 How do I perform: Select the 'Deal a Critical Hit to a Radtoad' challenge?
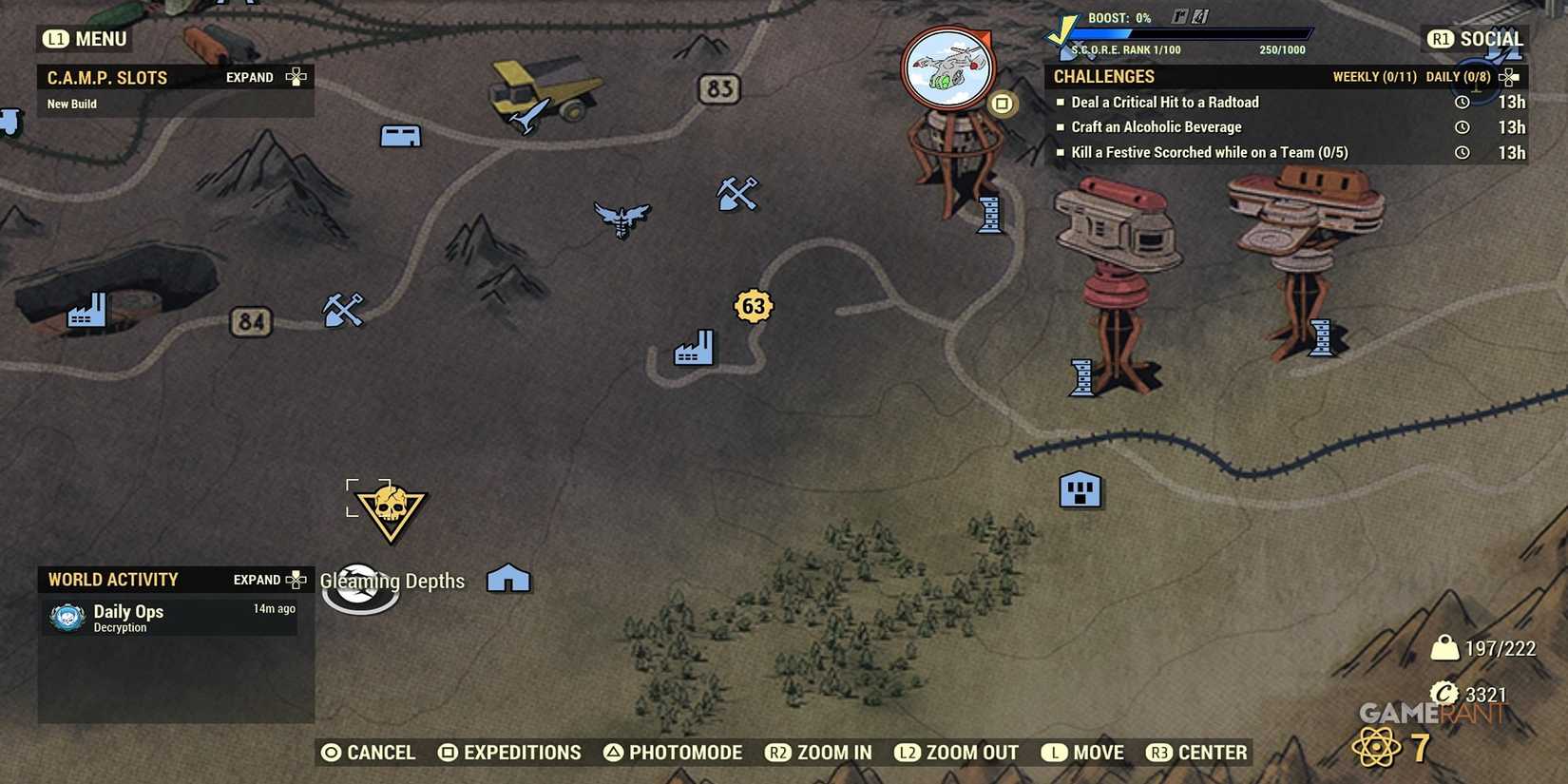click(1165, 102)
